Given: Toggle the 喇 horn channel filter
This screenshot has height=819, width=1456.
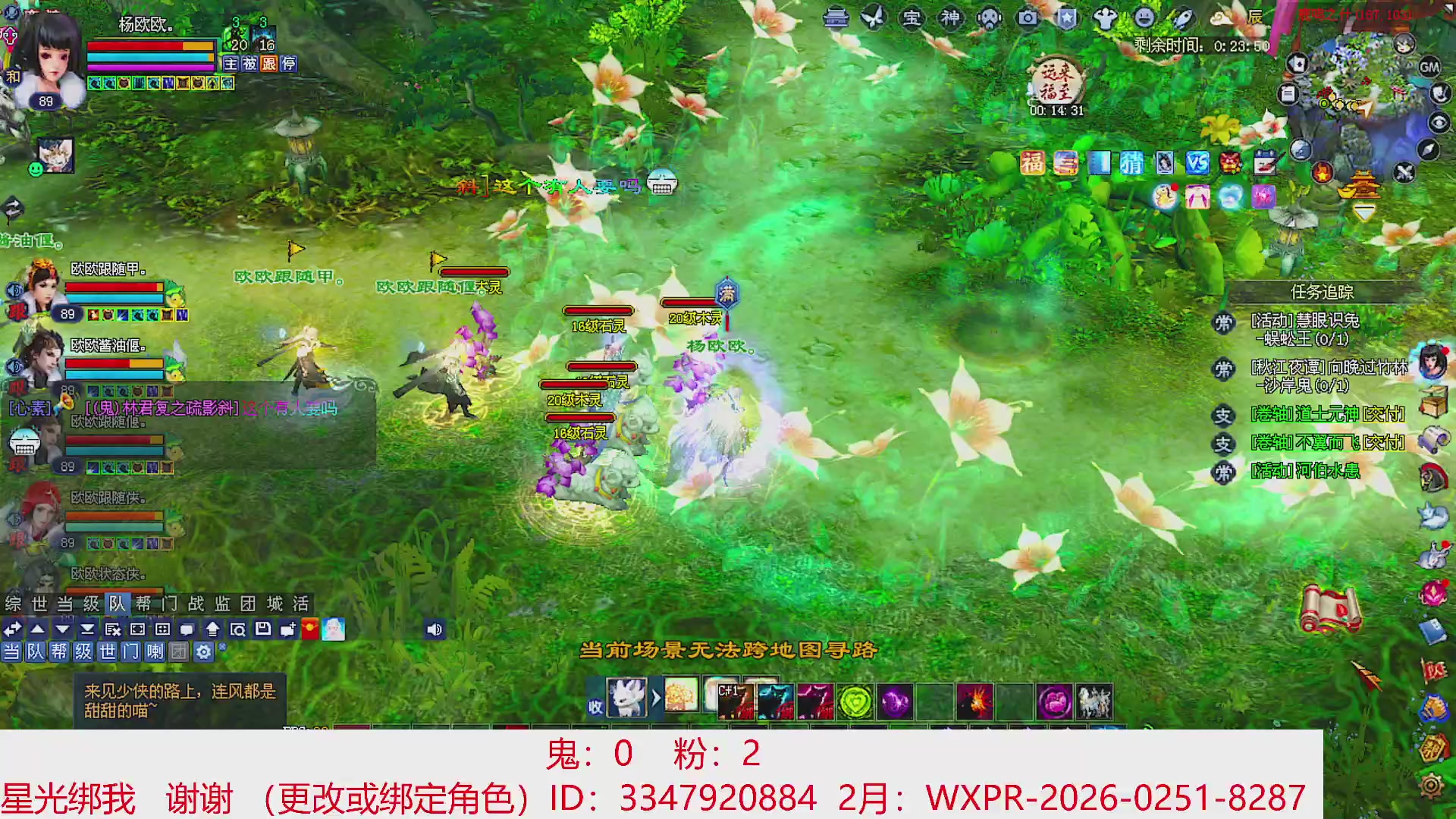Looking at the screenshot, I should click(156, 651).
